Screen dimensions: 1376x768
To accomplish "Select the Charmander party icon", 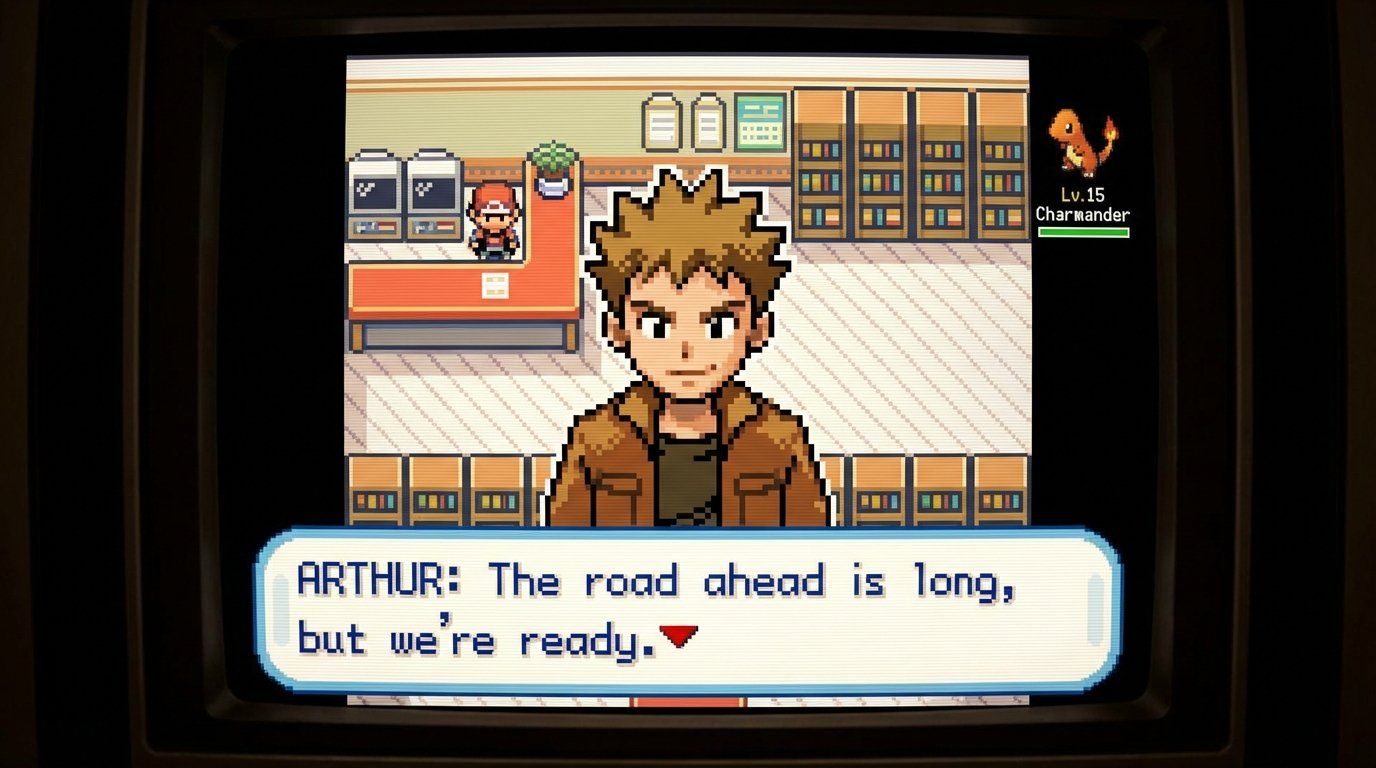I will (1082, 143).
